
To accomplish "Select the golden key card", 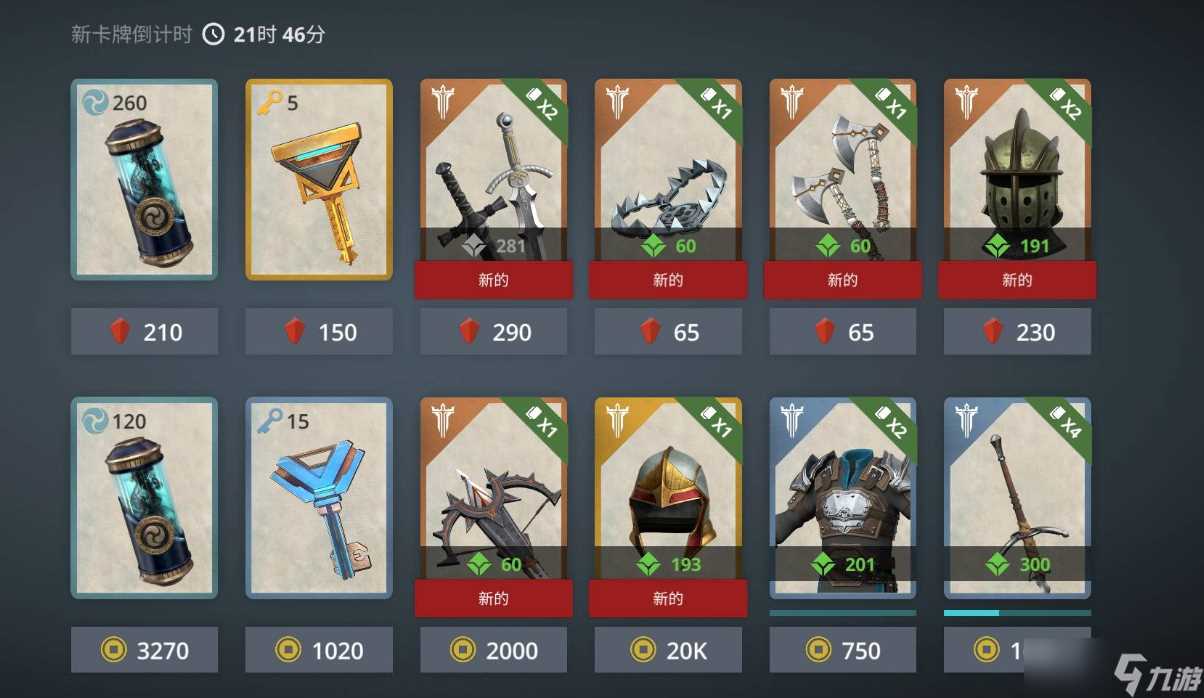I will [x=319, y=178].
